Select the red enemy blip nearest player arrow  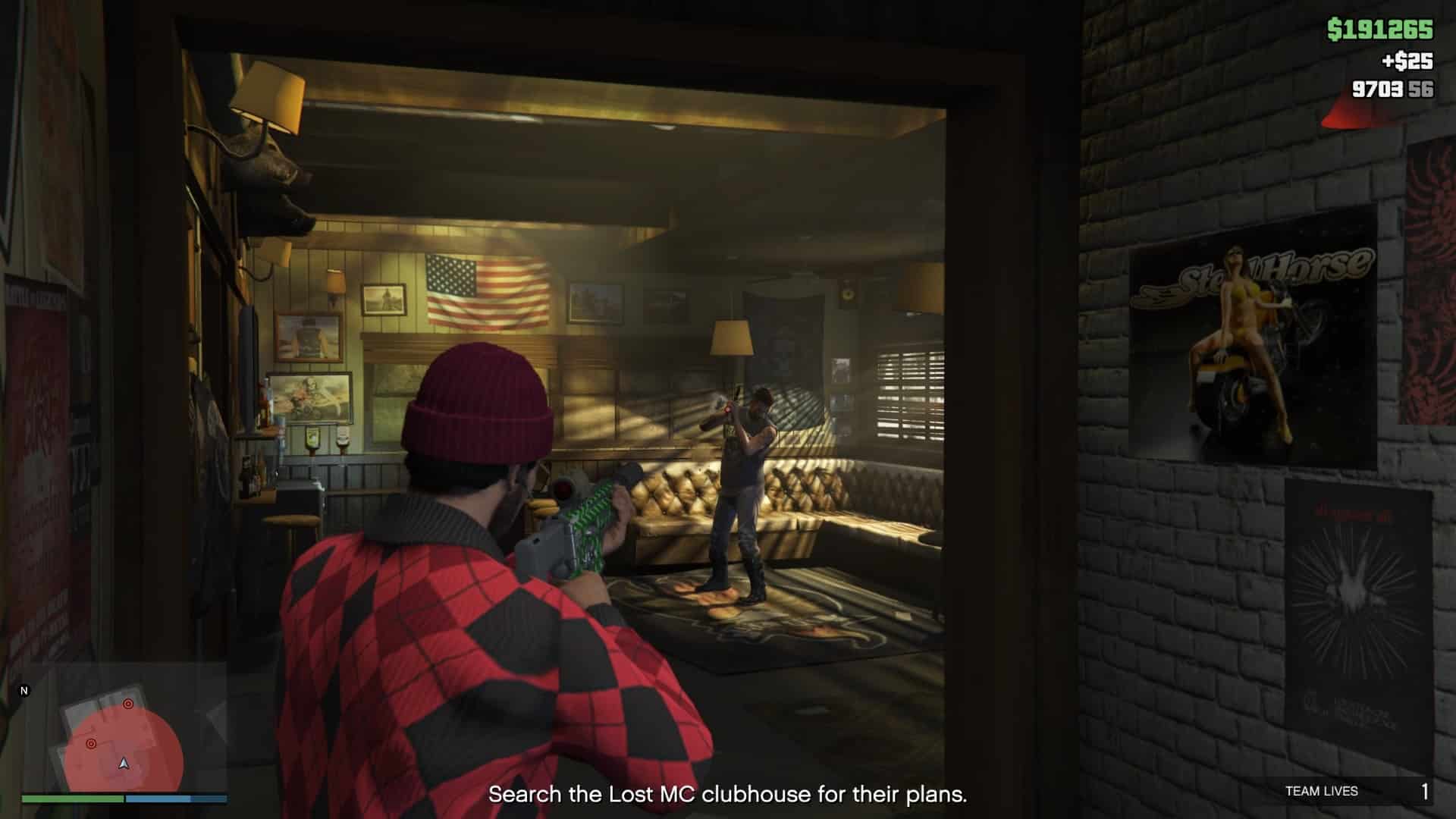(91, 744)
